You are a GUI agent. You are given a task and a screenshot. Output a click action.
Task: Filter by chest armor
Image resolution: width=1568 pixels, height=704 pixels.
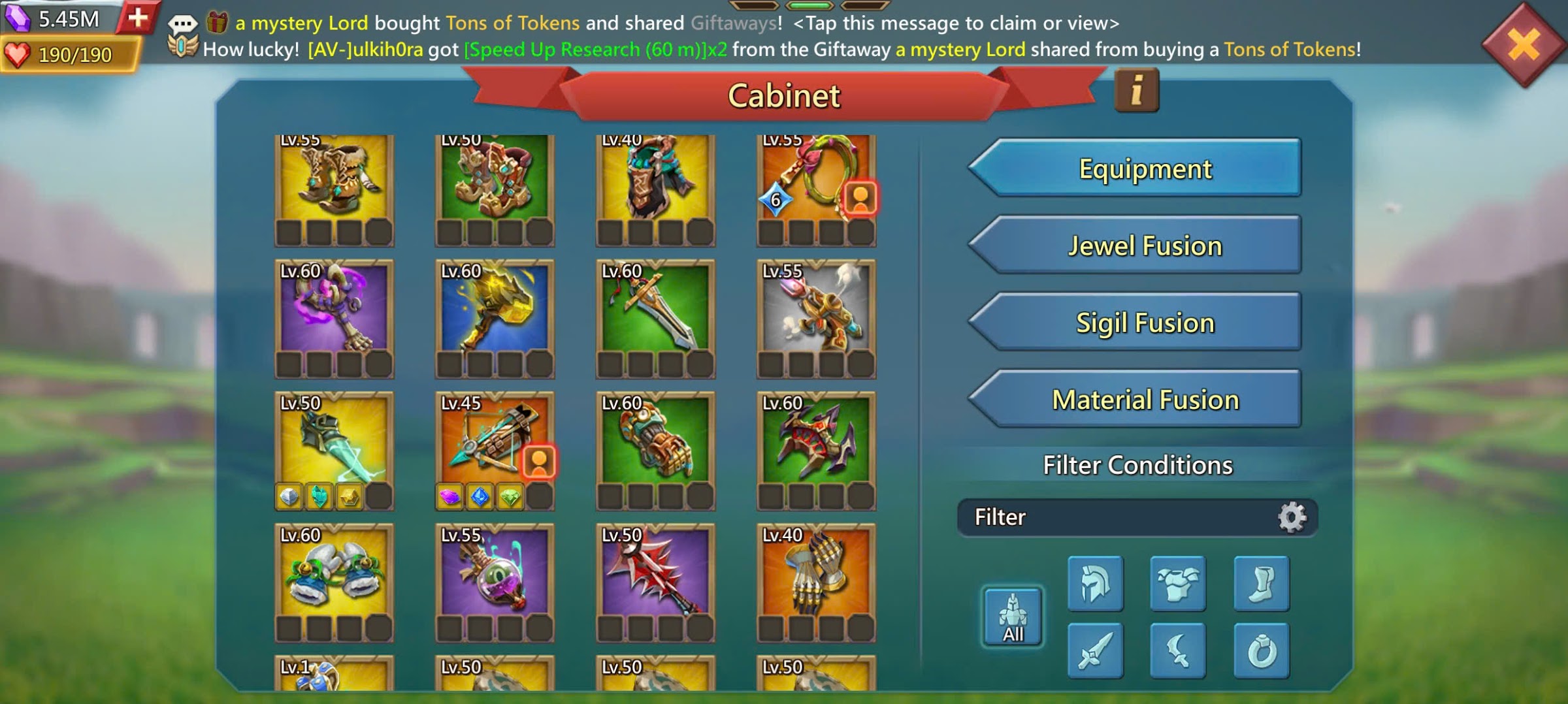(x=1178, y=583)
